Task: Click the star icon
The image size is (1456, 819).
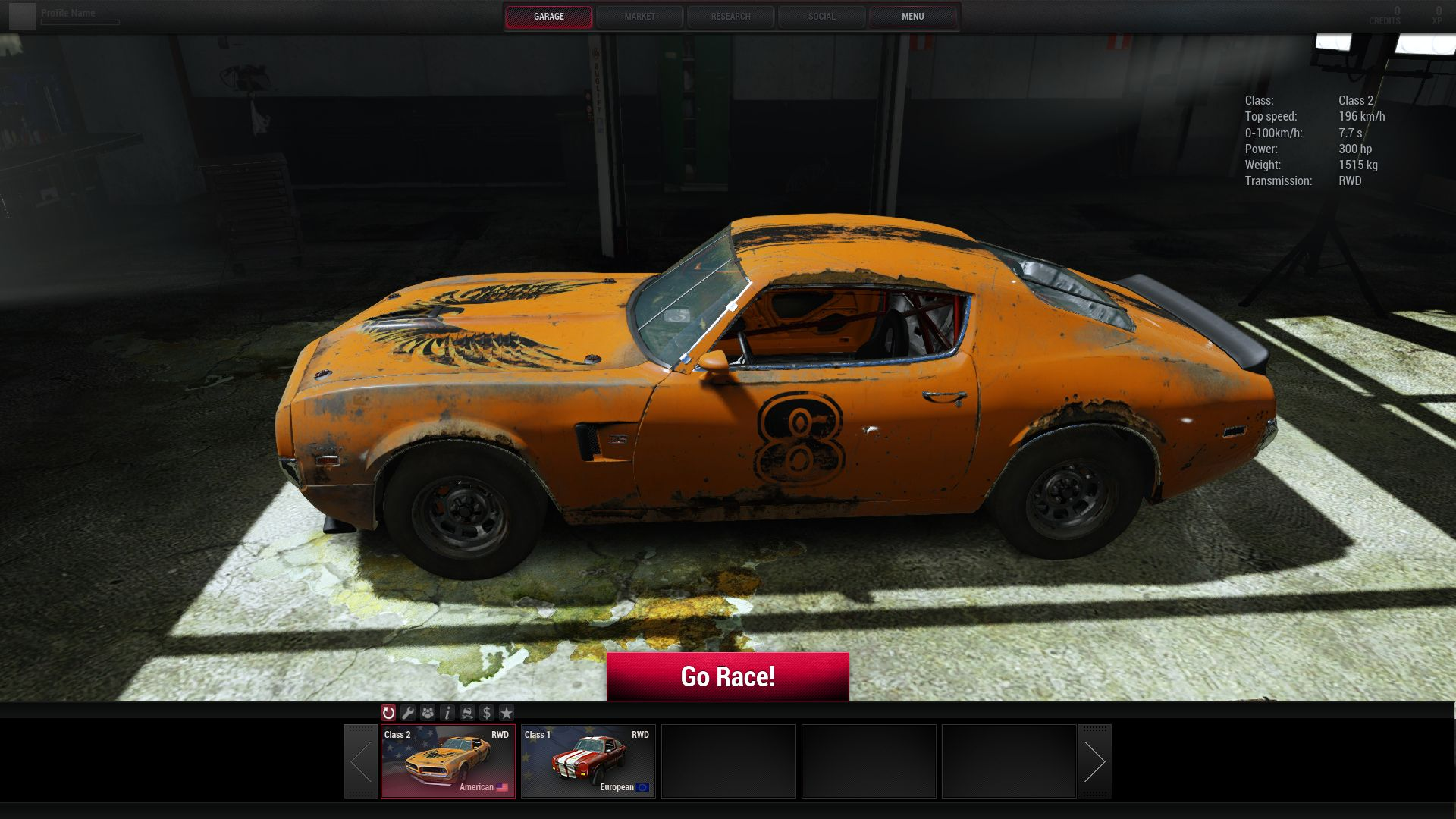Action: click(x=507, y=713)
